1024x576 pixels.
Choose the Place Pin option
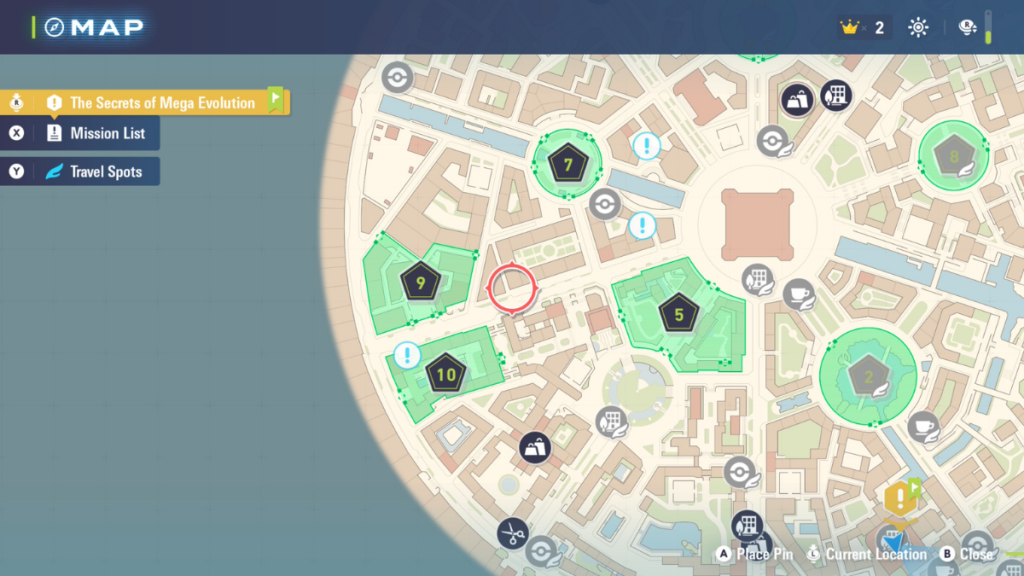[x=755, y=554]
